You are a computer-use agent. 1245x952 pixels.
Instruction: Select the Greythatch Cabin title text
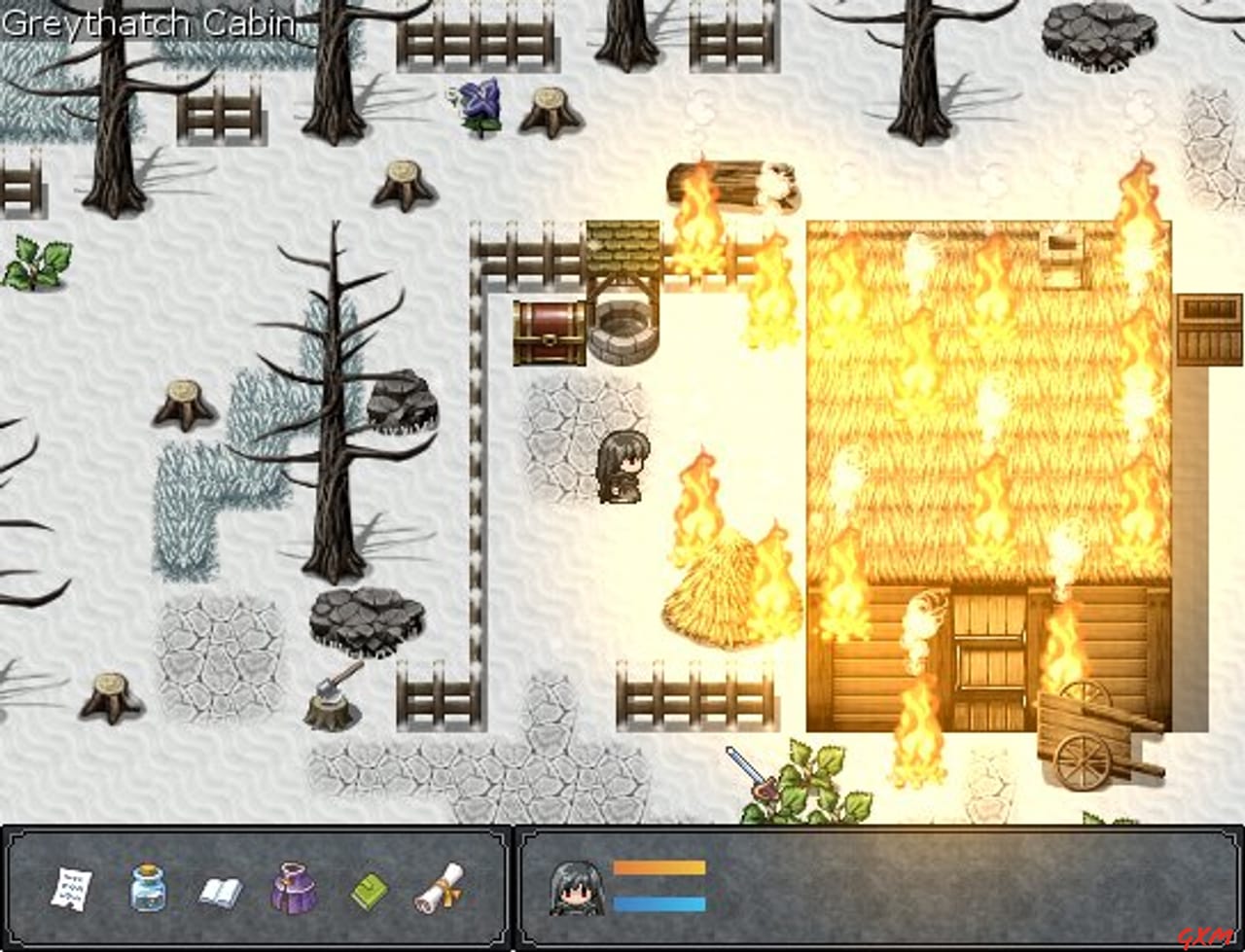(148, 23)
